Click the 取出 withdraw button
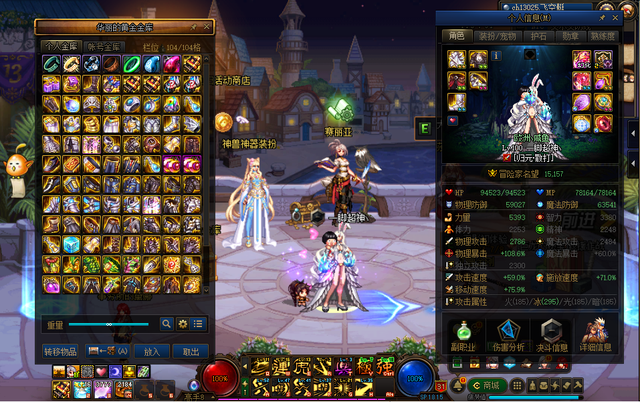This screenshot has width=640, height=402. pos(189,351)
